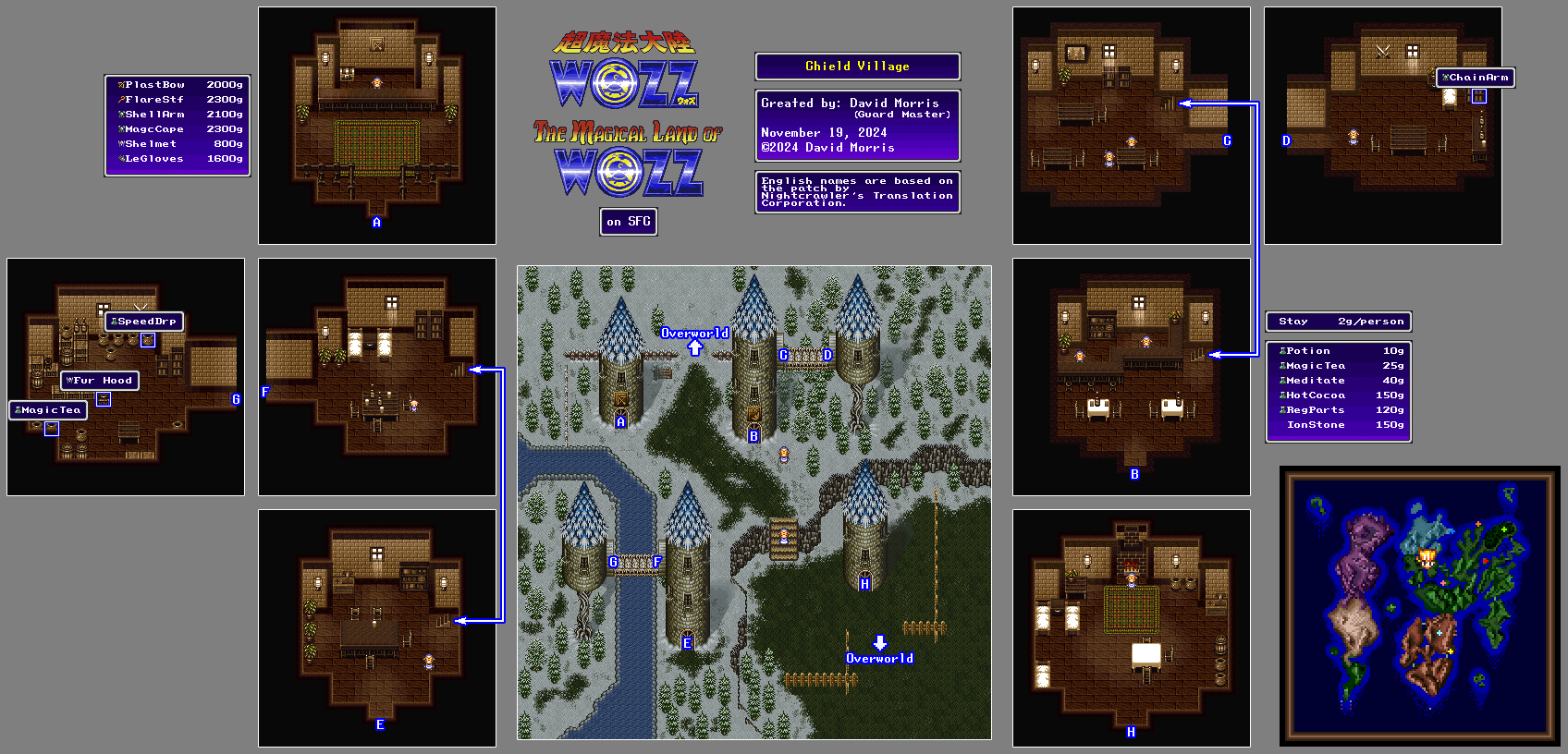Select the MagcCape shop entry
This screenshot has width=1568, height=754.
pos(178,129)
